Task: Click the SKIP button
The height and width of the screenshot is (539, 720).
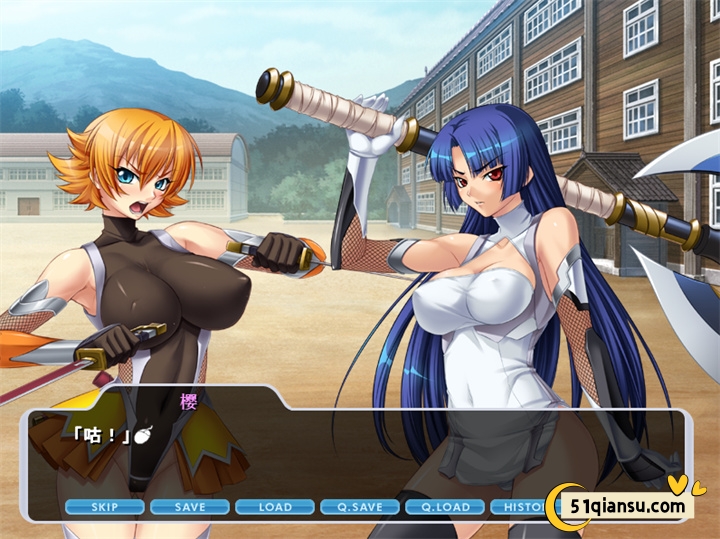Action: [x=104, y=507]
